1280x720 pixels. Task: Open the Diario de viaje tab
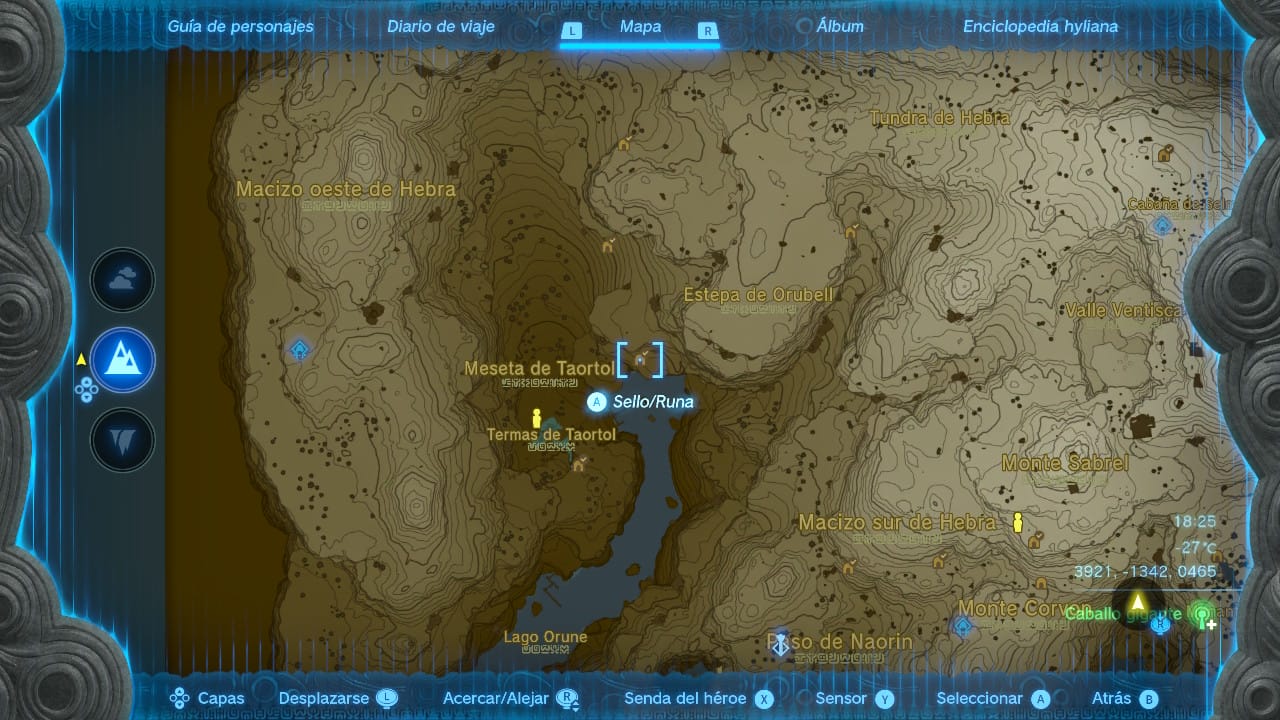441,26
